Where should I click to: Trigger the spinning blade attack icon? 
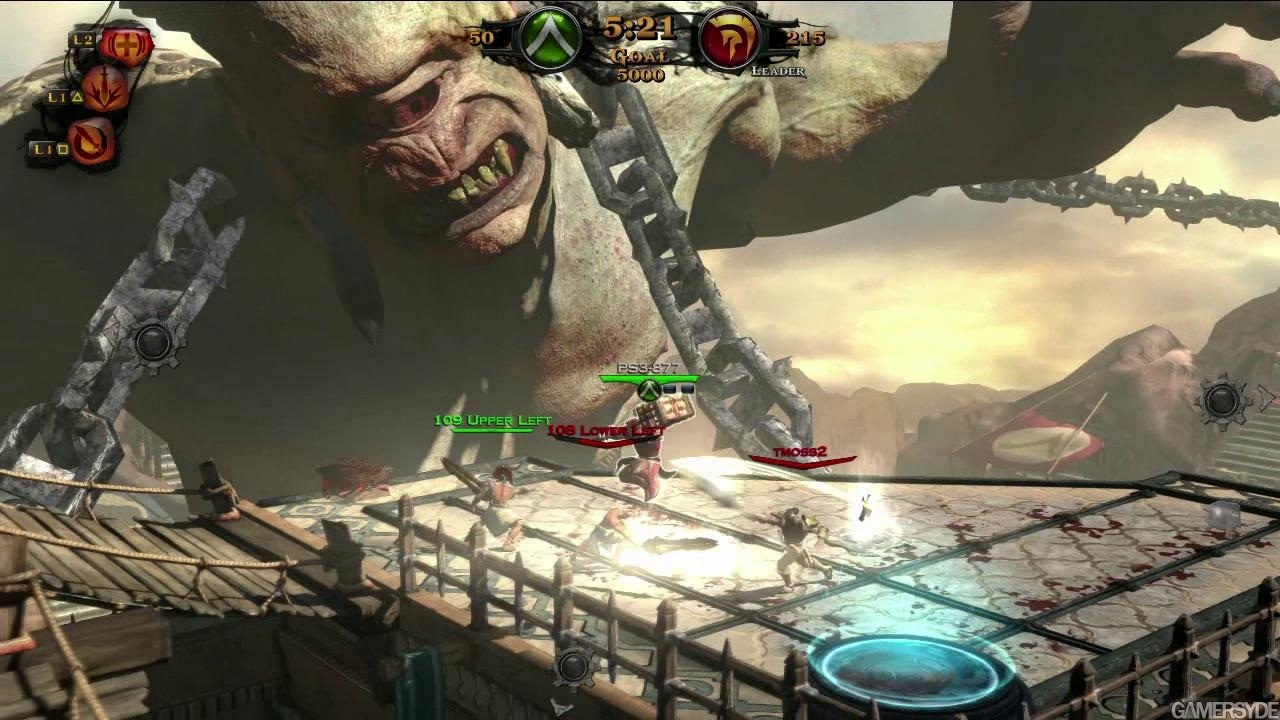(91, 142)
